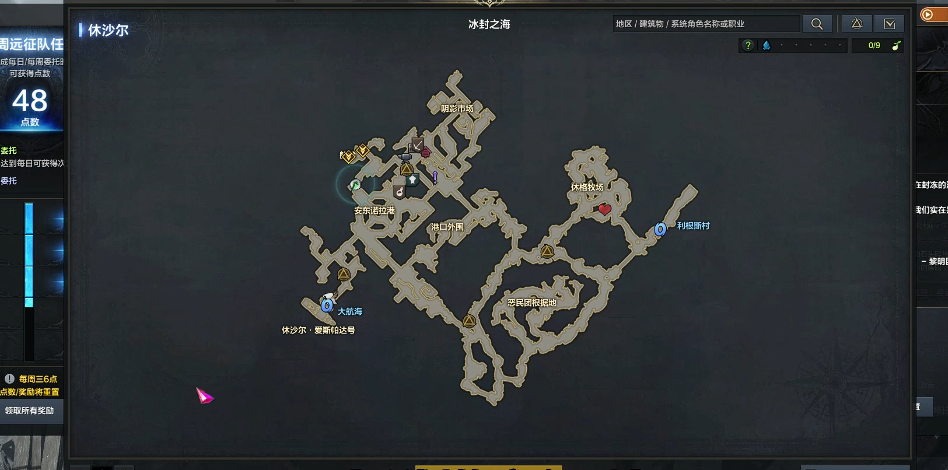
Task: Open the green question mark help icon
Action: pos(748,45)
